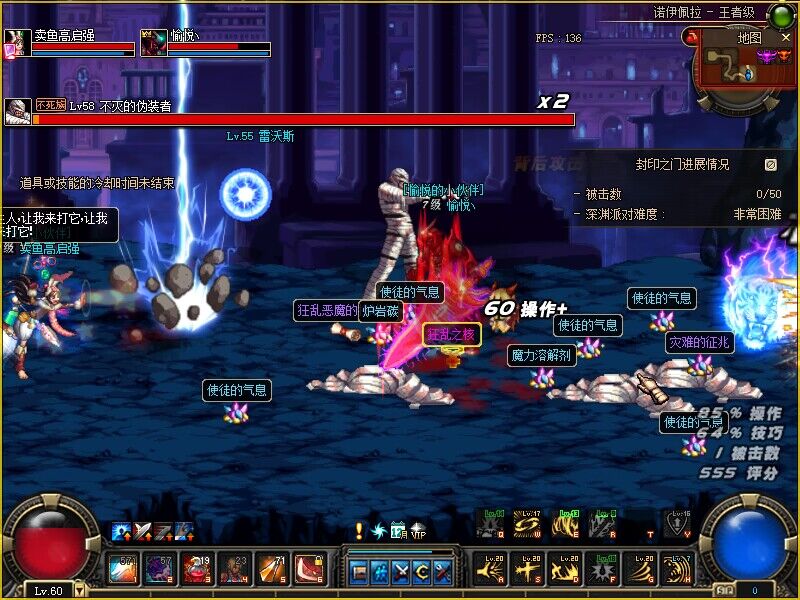Click the blue swirl icon
The image size is (800, 600).
(x=378, y=530)
